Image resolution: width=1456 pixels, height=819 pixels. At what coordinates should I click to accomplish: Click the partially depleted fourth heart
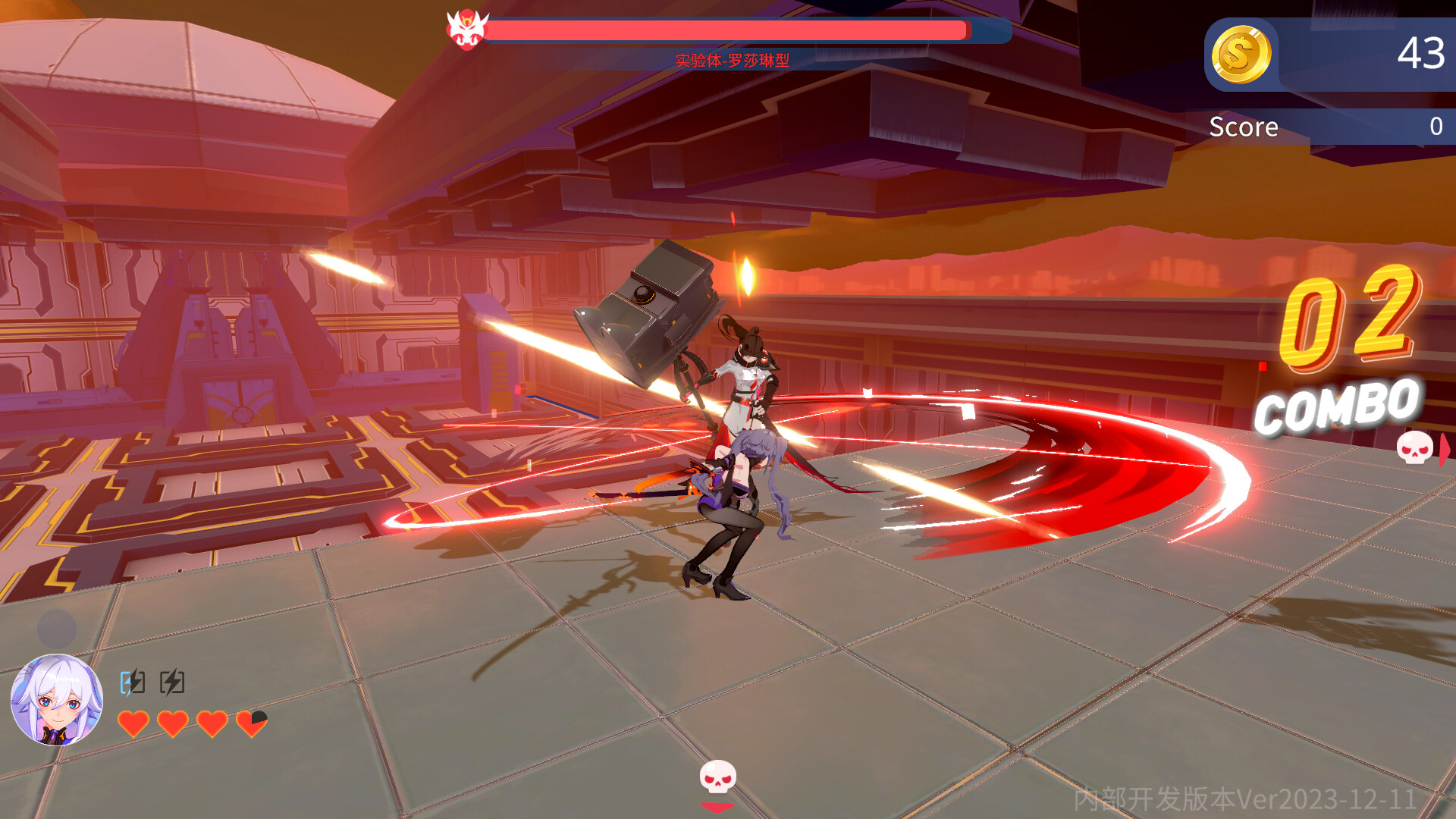tap(252, 723)
